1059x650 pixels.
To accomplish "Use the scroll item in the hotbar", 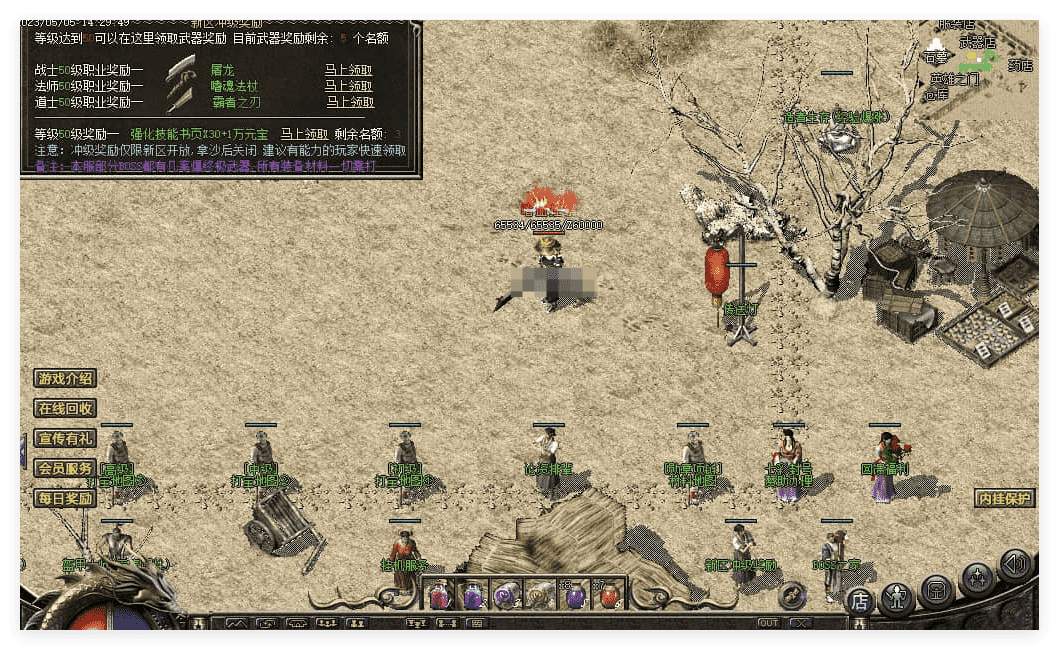I will pos(541,597).
